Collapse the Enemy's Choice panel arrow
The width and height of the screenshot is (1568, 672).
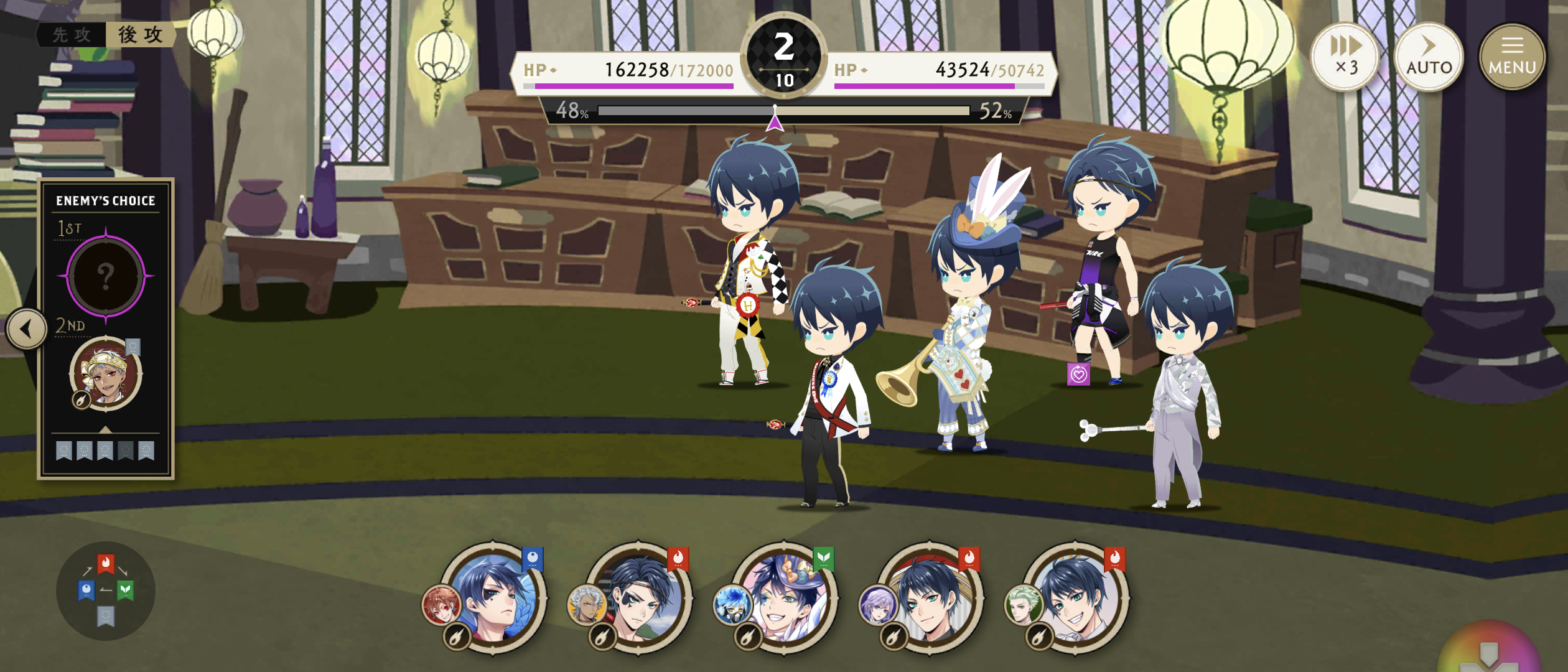pos(26,329)
